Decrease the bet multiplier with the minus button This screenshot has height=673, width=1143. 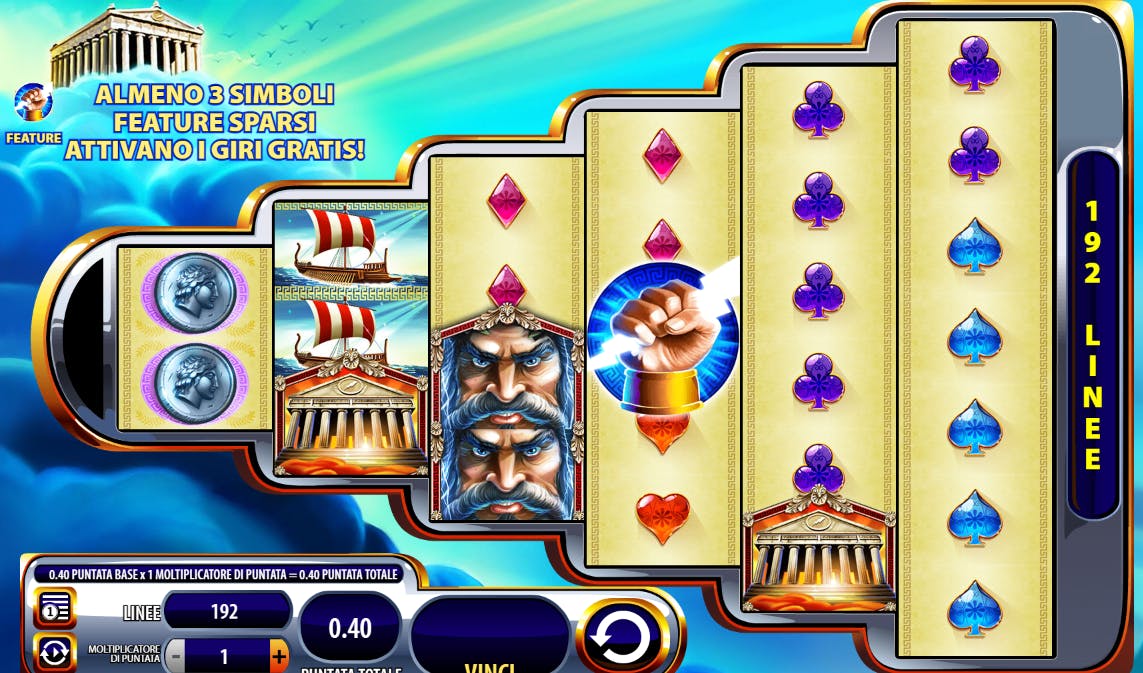tap(176, 657)
